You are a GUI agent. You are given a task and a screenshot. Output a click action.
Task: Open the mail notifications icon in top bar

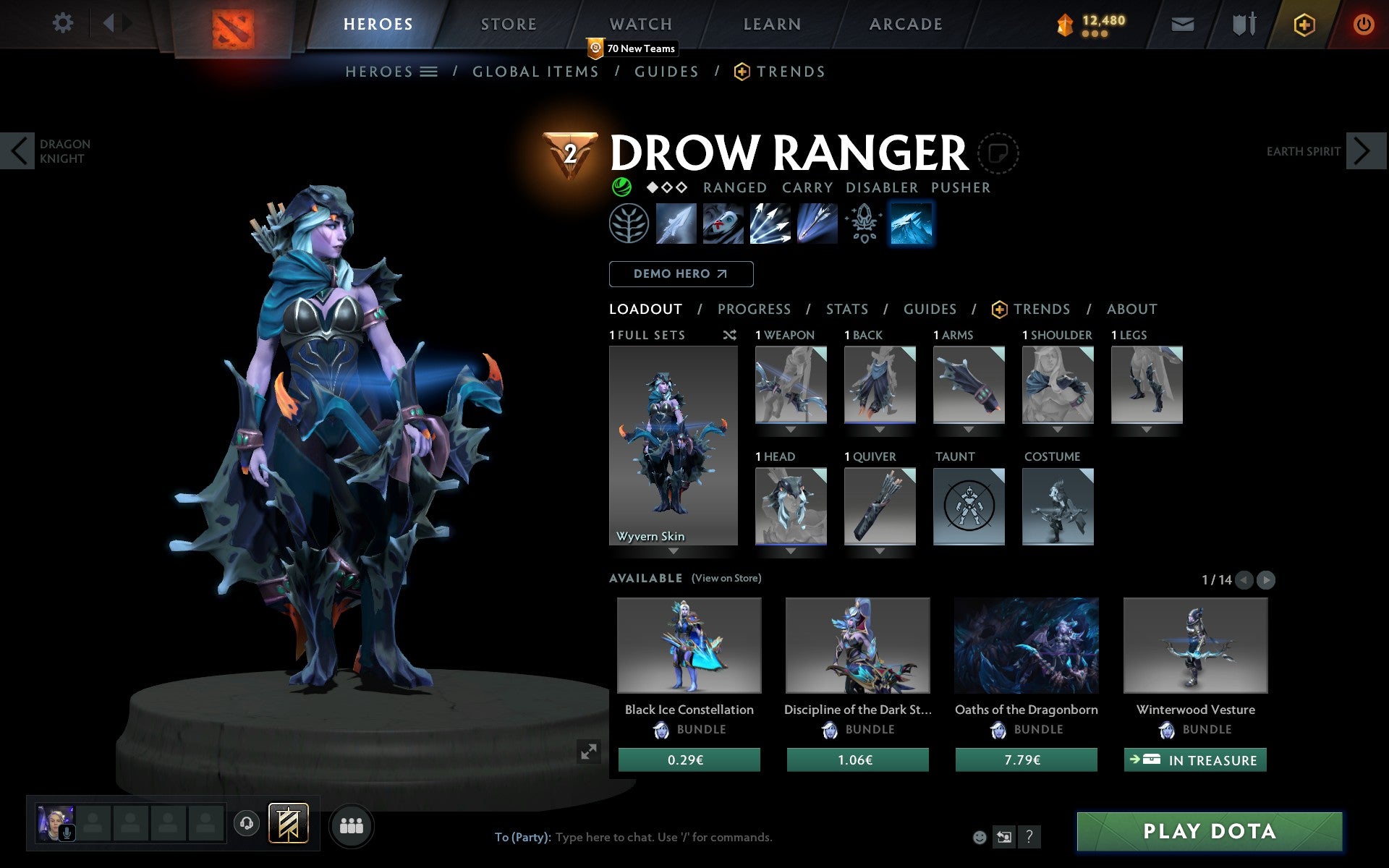[x=1182, y=23]
